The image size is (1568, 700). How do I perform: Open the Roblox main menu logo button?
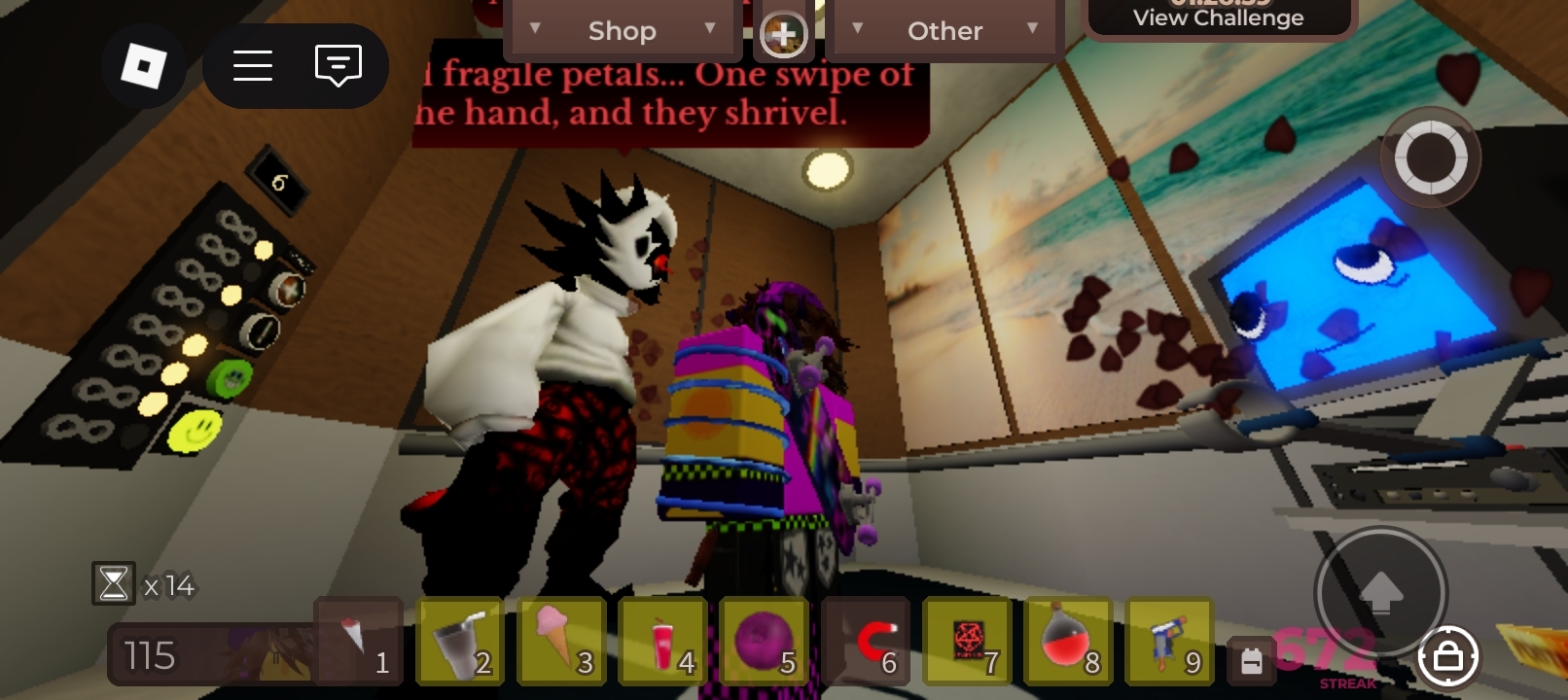(x=143, y=66)
